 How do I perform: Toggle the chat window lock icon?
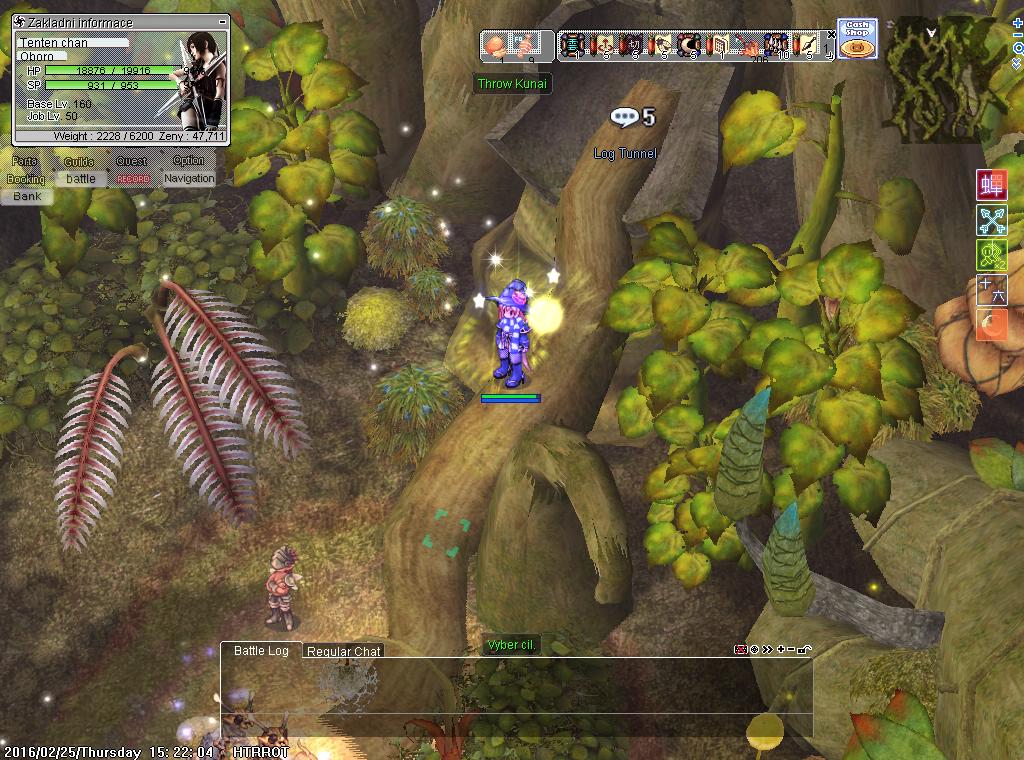click(x=806, y=650)
